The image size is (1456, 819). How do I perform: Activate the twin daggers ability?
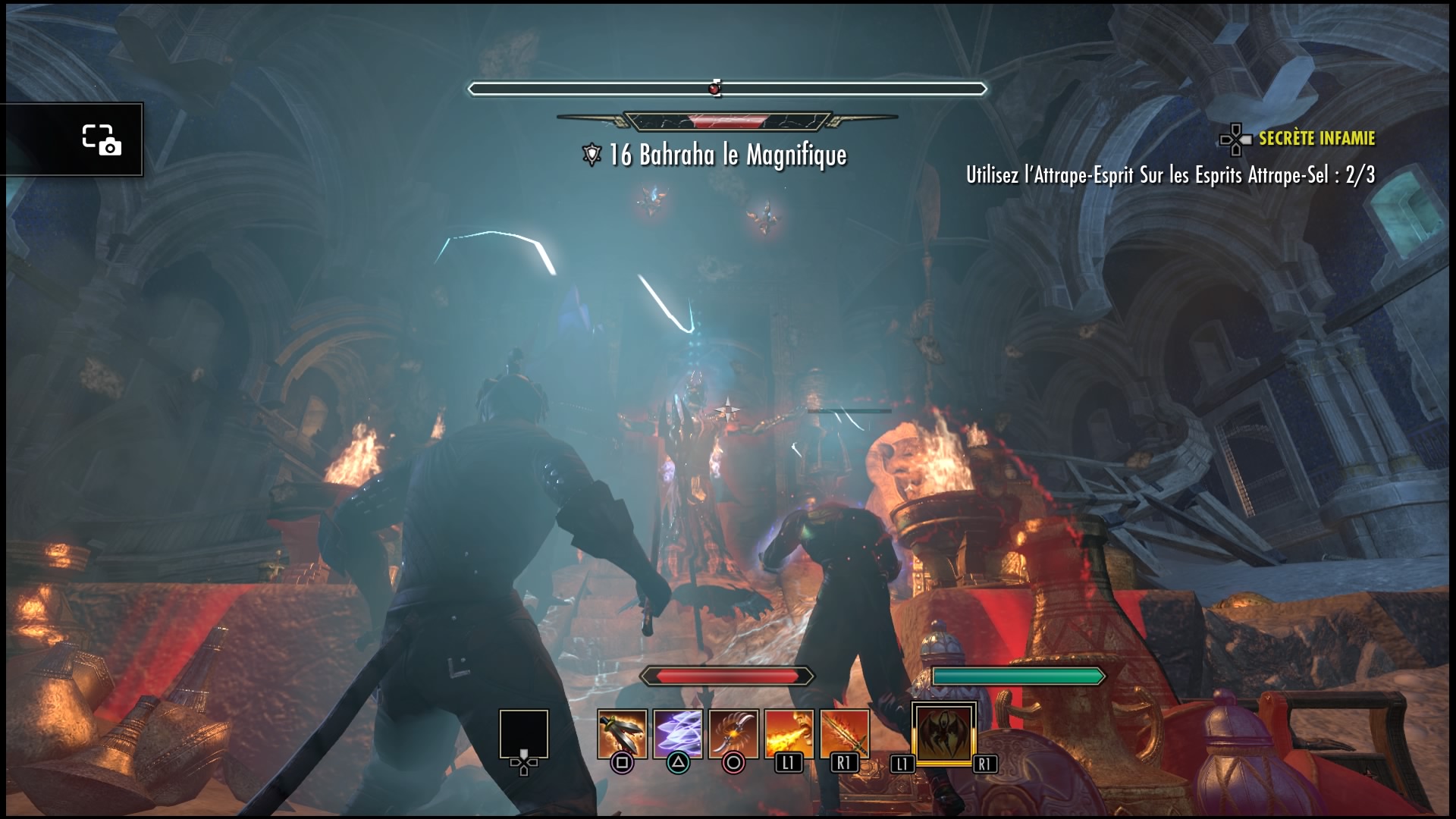click(622, 733)
